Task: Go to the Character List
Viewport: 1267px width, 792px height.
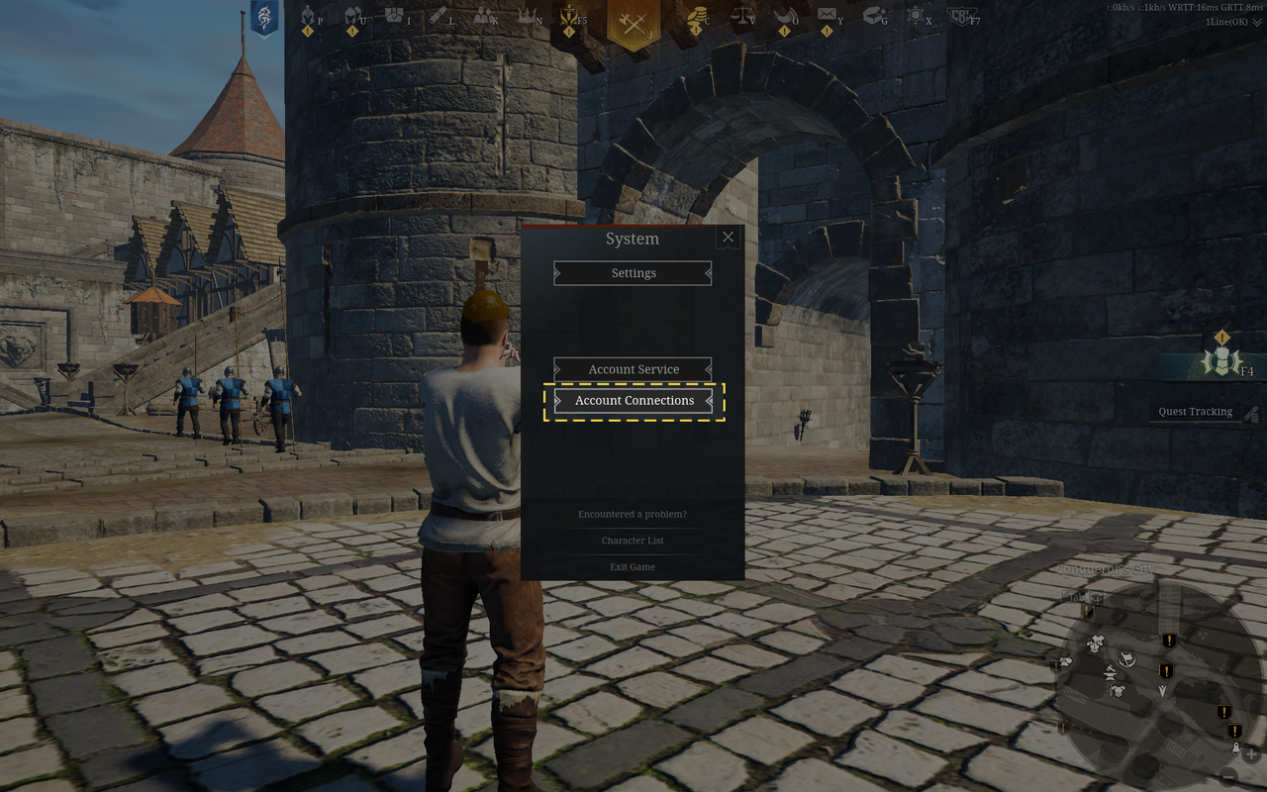Action: (x=632, y=540)
